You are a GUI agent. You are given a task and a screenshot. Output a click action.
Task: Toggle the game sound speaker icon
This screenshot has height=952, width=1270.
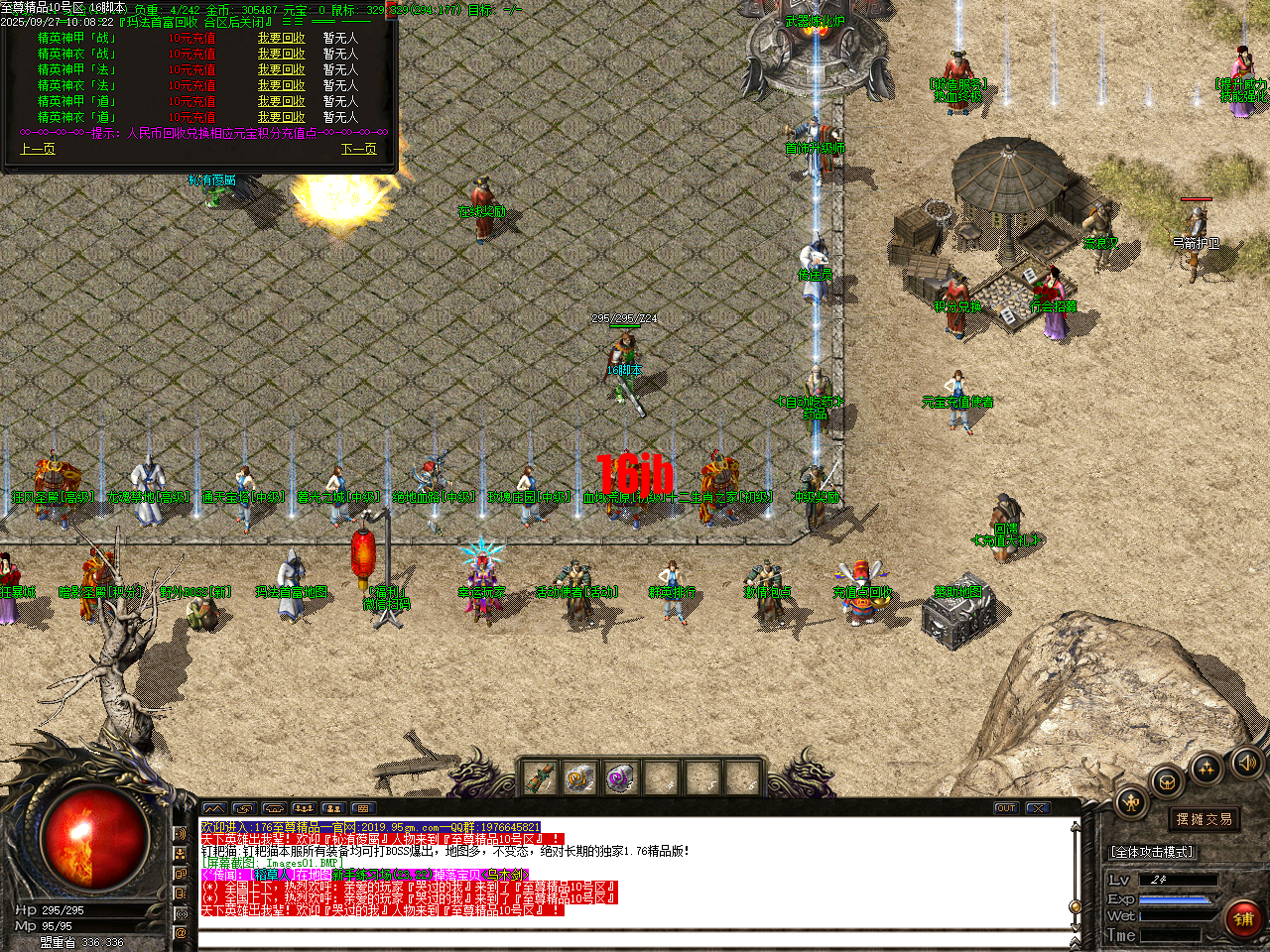pyautogui.click(x=1245, y=764)
